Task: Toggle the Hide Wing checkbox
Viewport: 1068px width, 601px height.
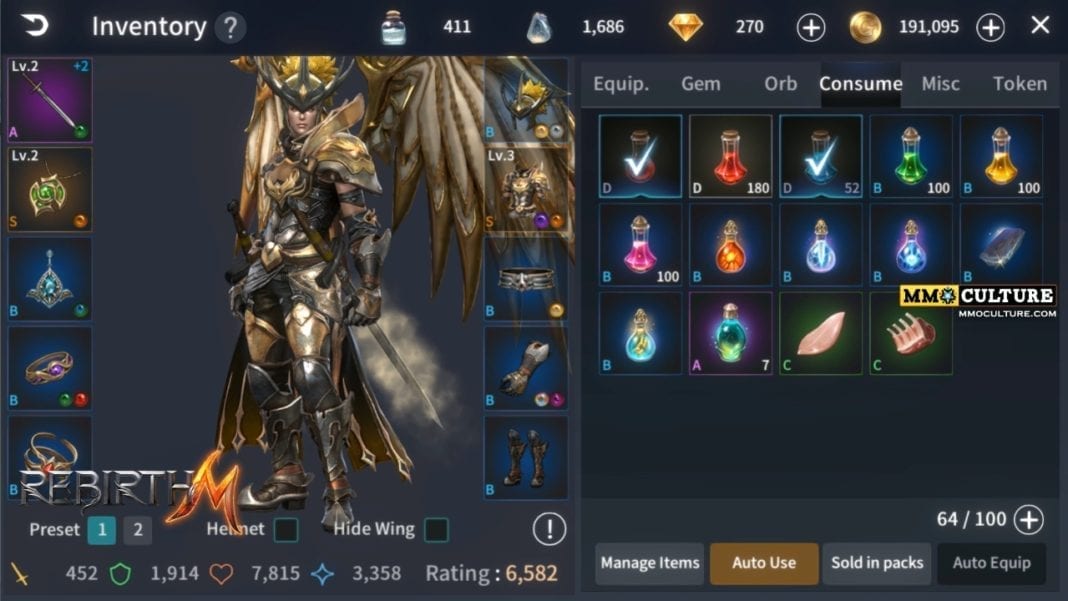Action: tap(435, 529)
